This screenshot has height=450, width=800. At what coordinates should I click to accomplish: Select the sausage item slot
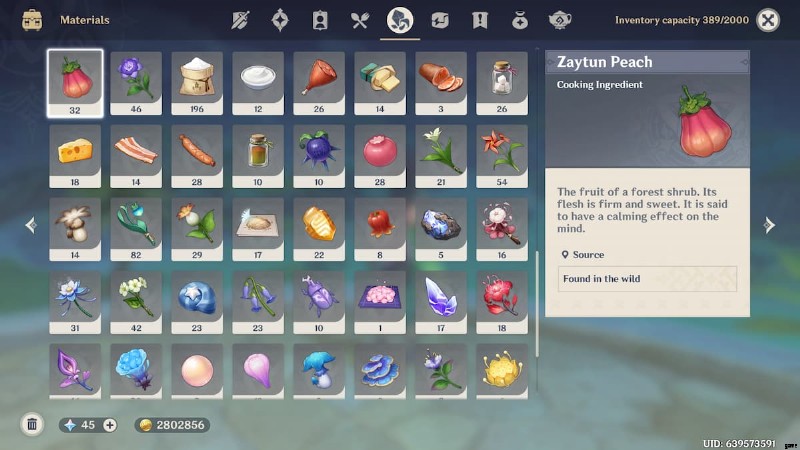pyautogui.click(x=197, y=155)
